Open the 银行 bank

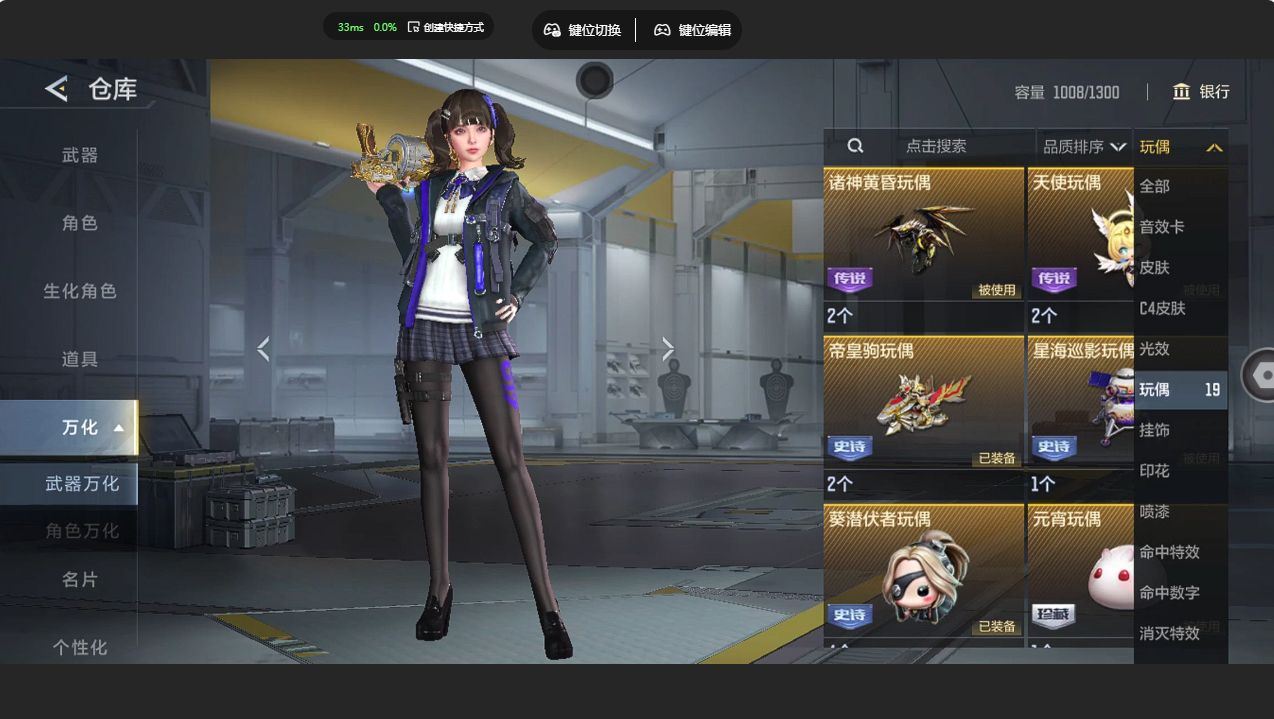coord(1201,92)
